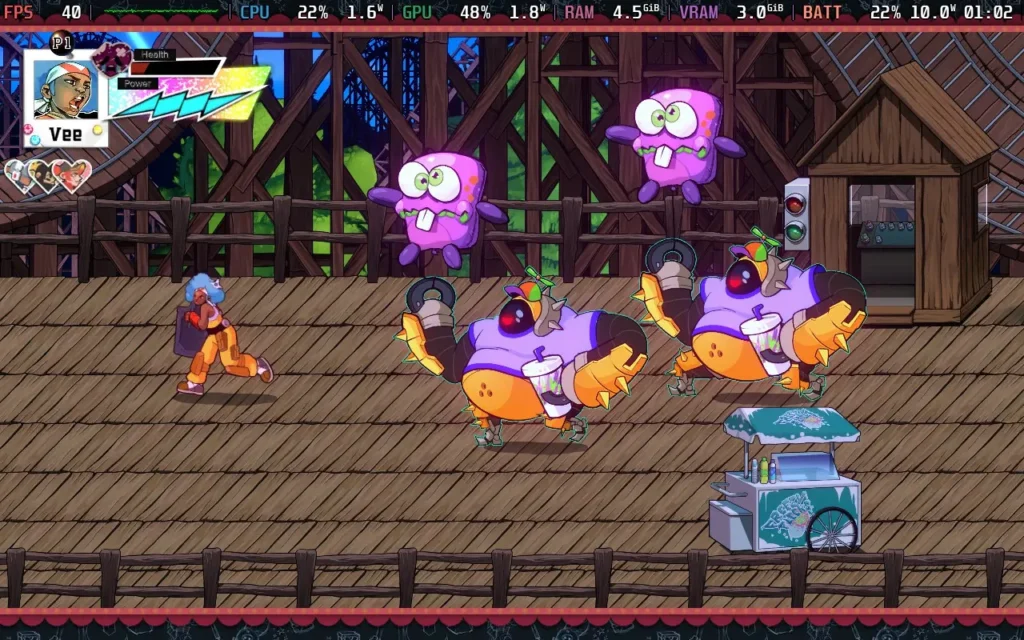Click the P1 player badge
This screenshot has height=640, width=1024.
61,42
